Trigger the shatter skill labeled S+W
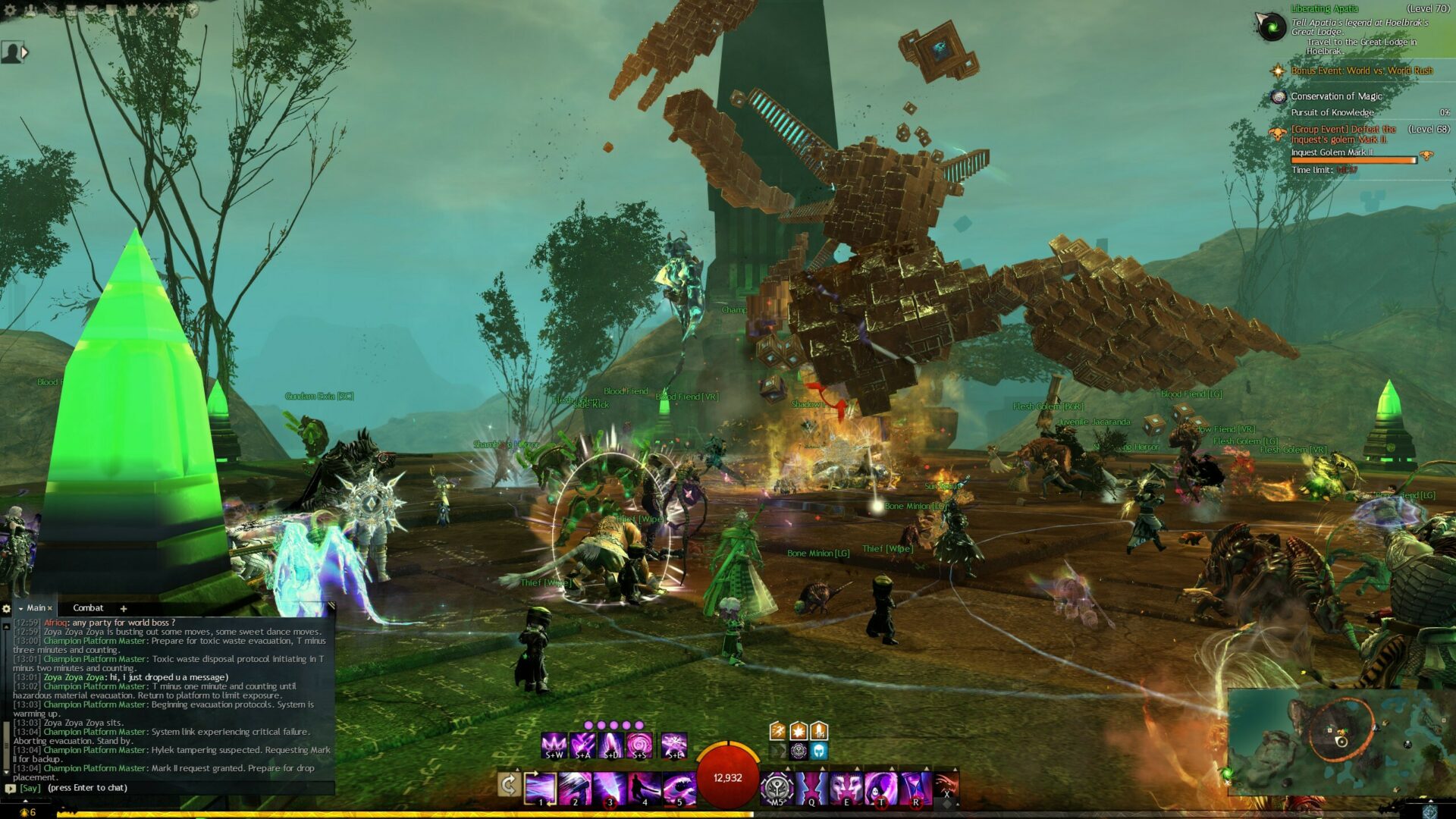This screenshot has height=819, width=1456. [x=554, y=745]
